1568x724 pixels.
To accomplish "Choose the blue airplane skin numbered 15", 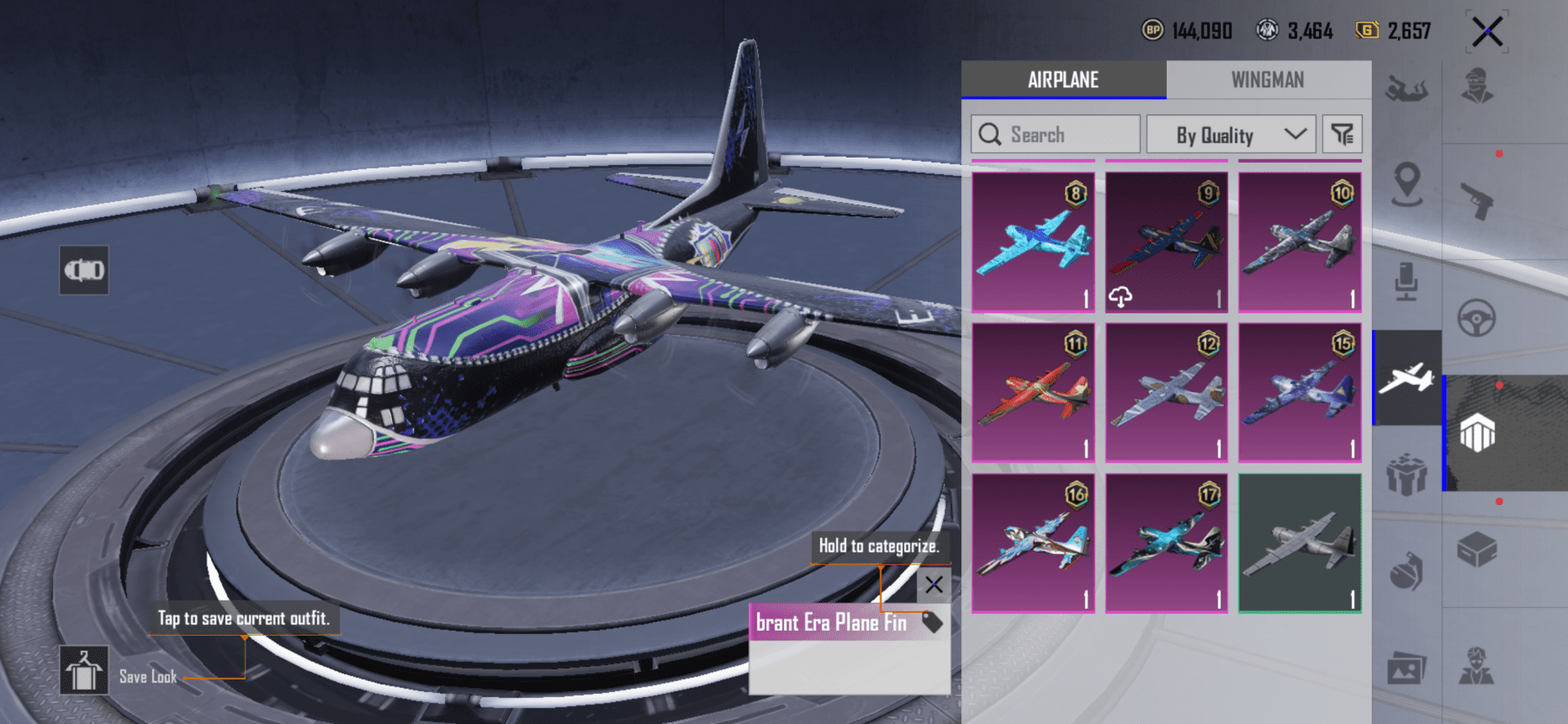I will coord(1299,392).
